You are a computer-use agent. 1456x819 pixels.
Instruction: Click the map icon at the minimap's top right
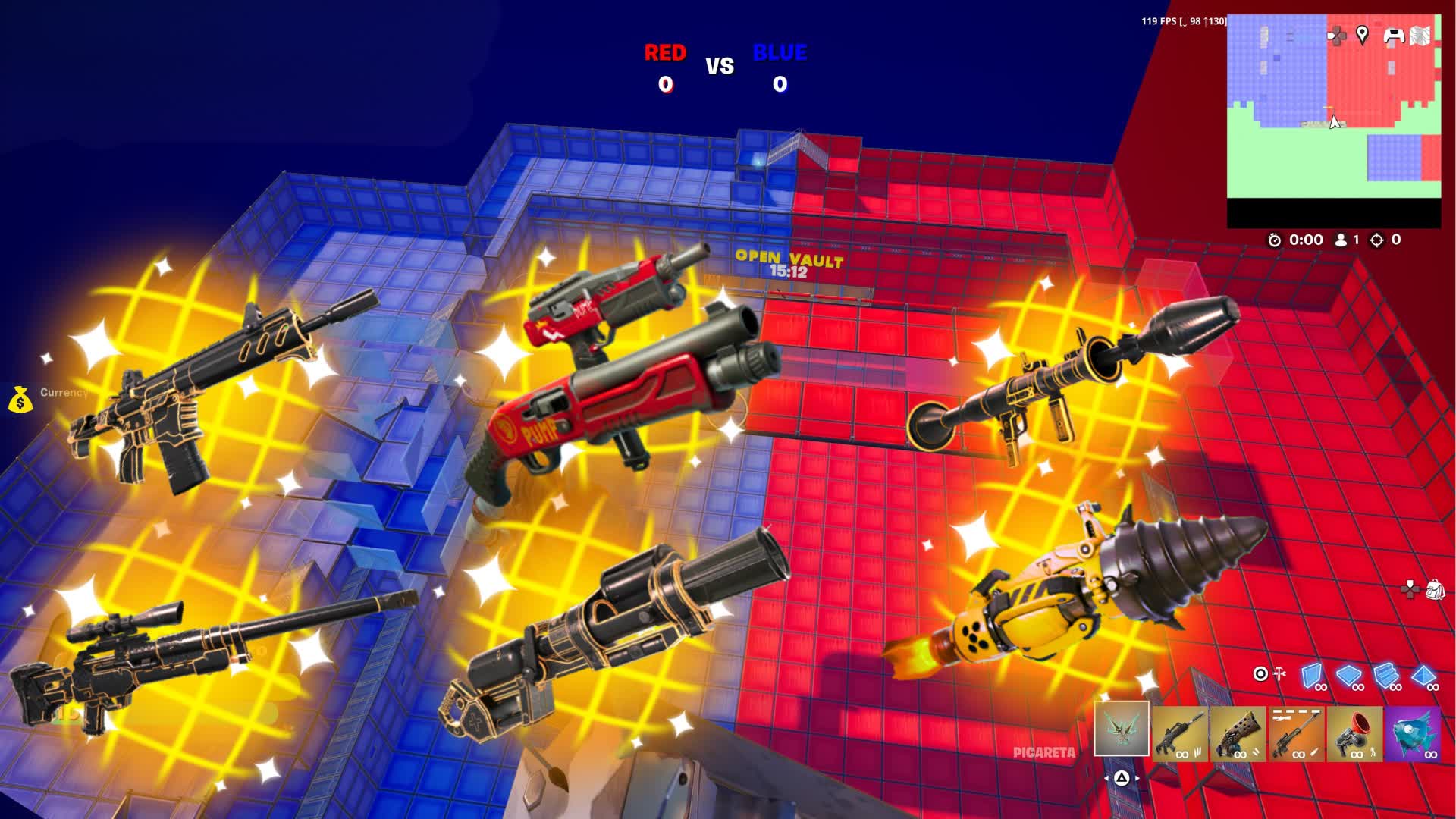[1420, 36]
